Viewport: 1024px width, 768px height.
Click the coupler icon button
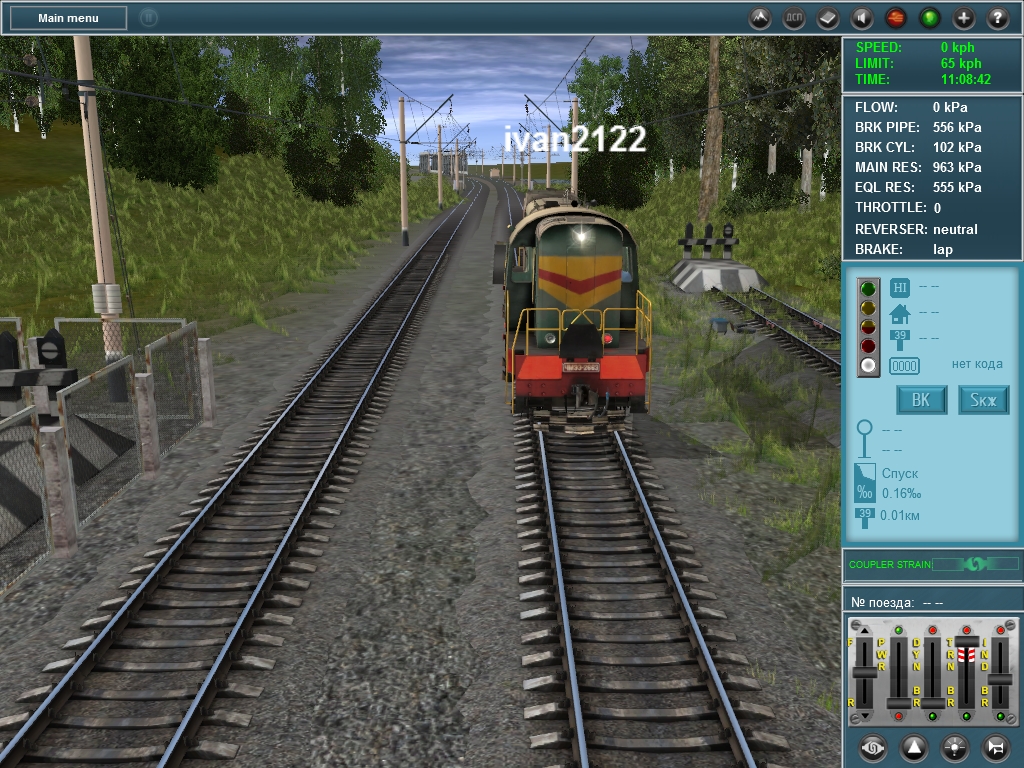873,747
